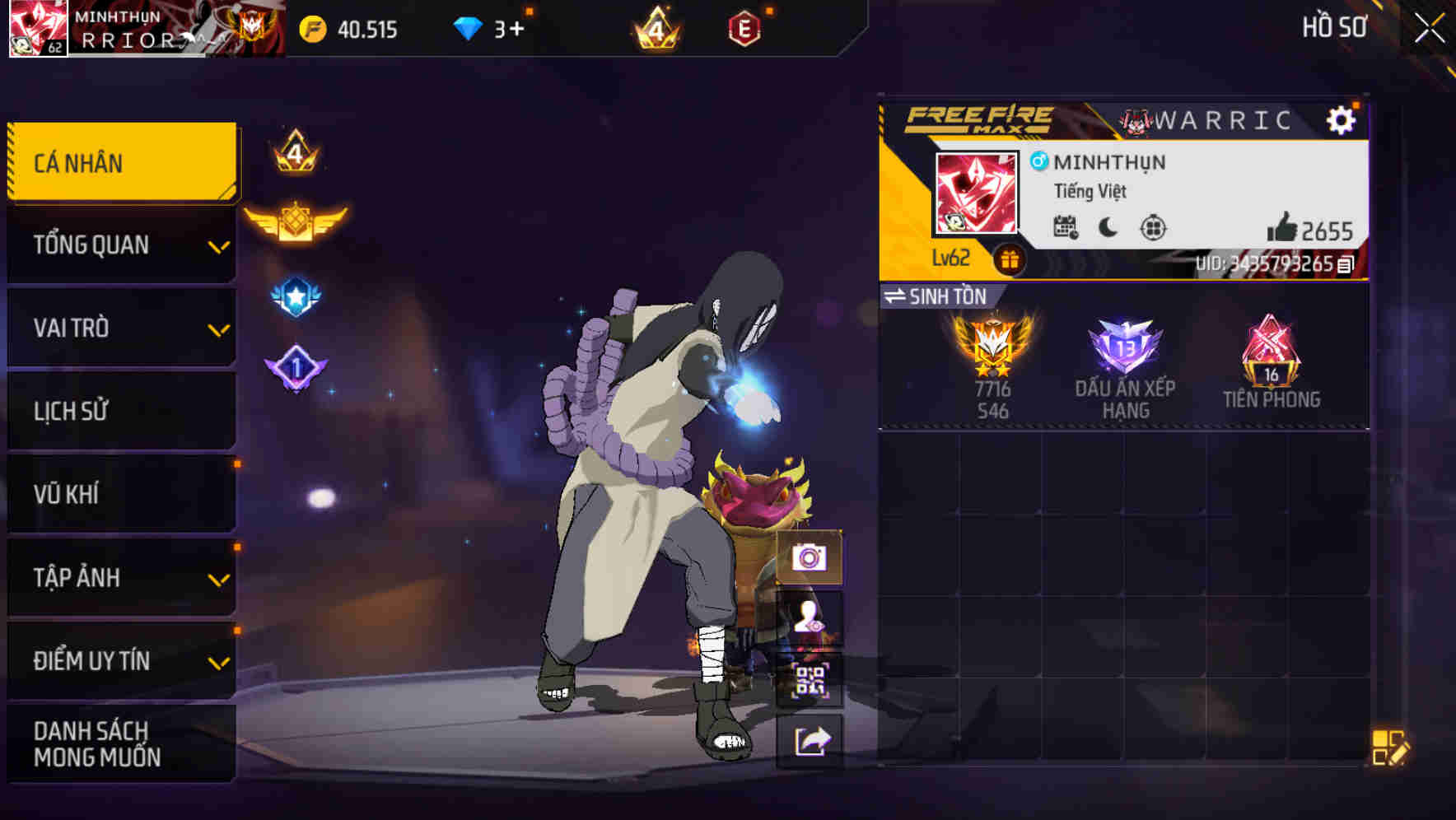Switch game mode with the Sinh Tồn swap arrows
Image resolution: width=1456 pixels, height=820 pixels.
click(898, 297)
